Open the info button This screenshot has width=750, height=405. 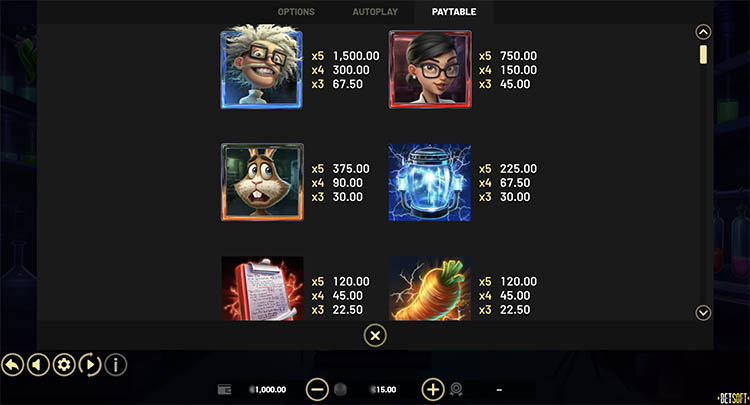tap(115, 364)
